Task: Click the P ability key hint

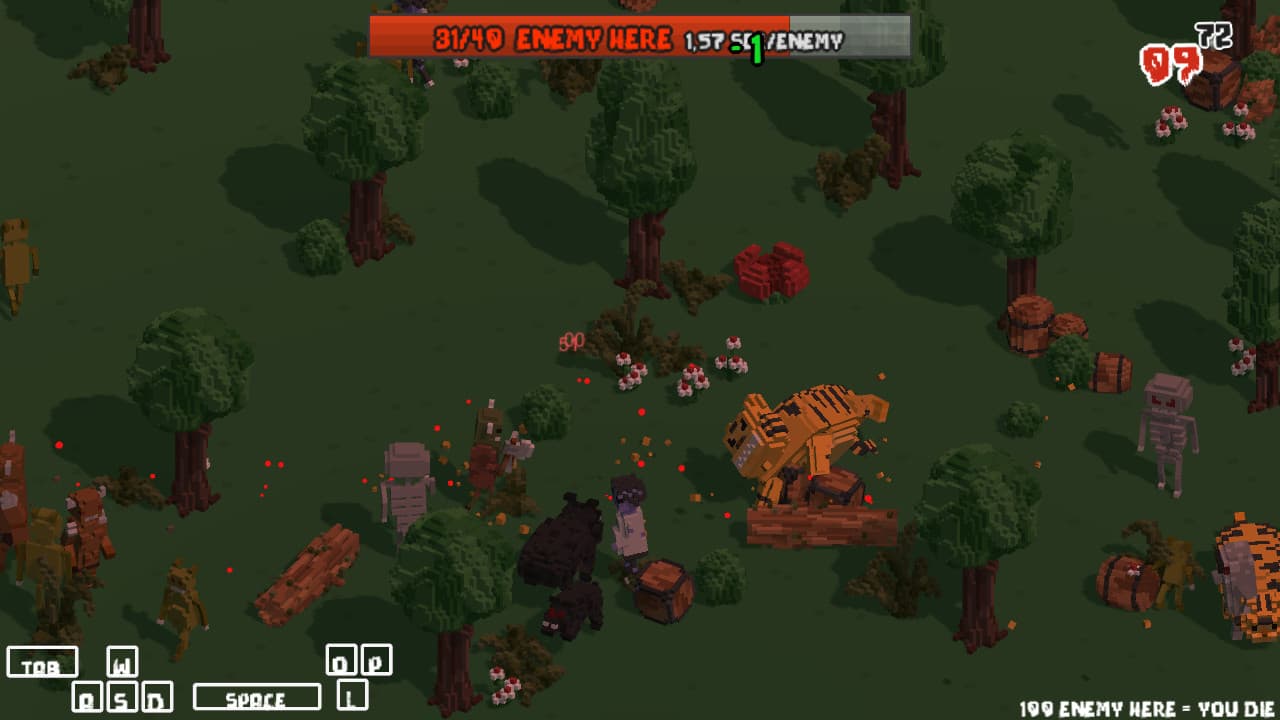Action: (x=377, y=660)
